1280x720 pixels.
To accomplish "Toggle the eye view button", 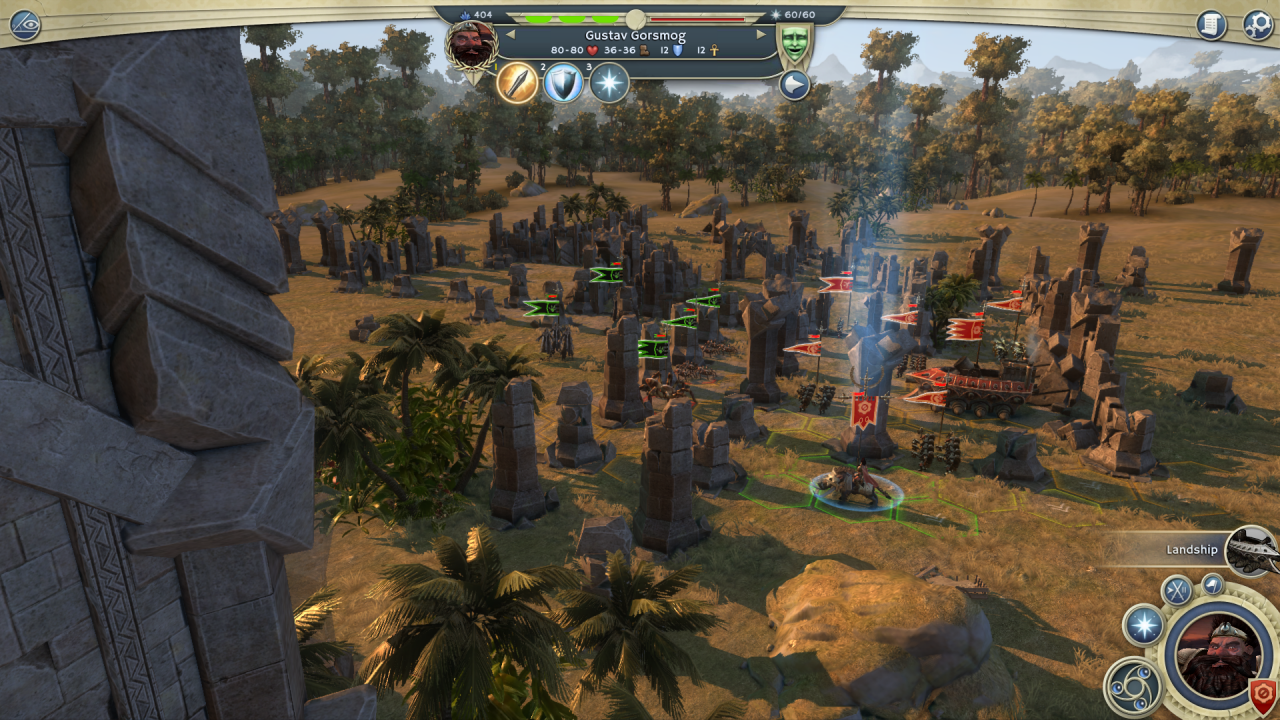I will [x=24, y=24].
